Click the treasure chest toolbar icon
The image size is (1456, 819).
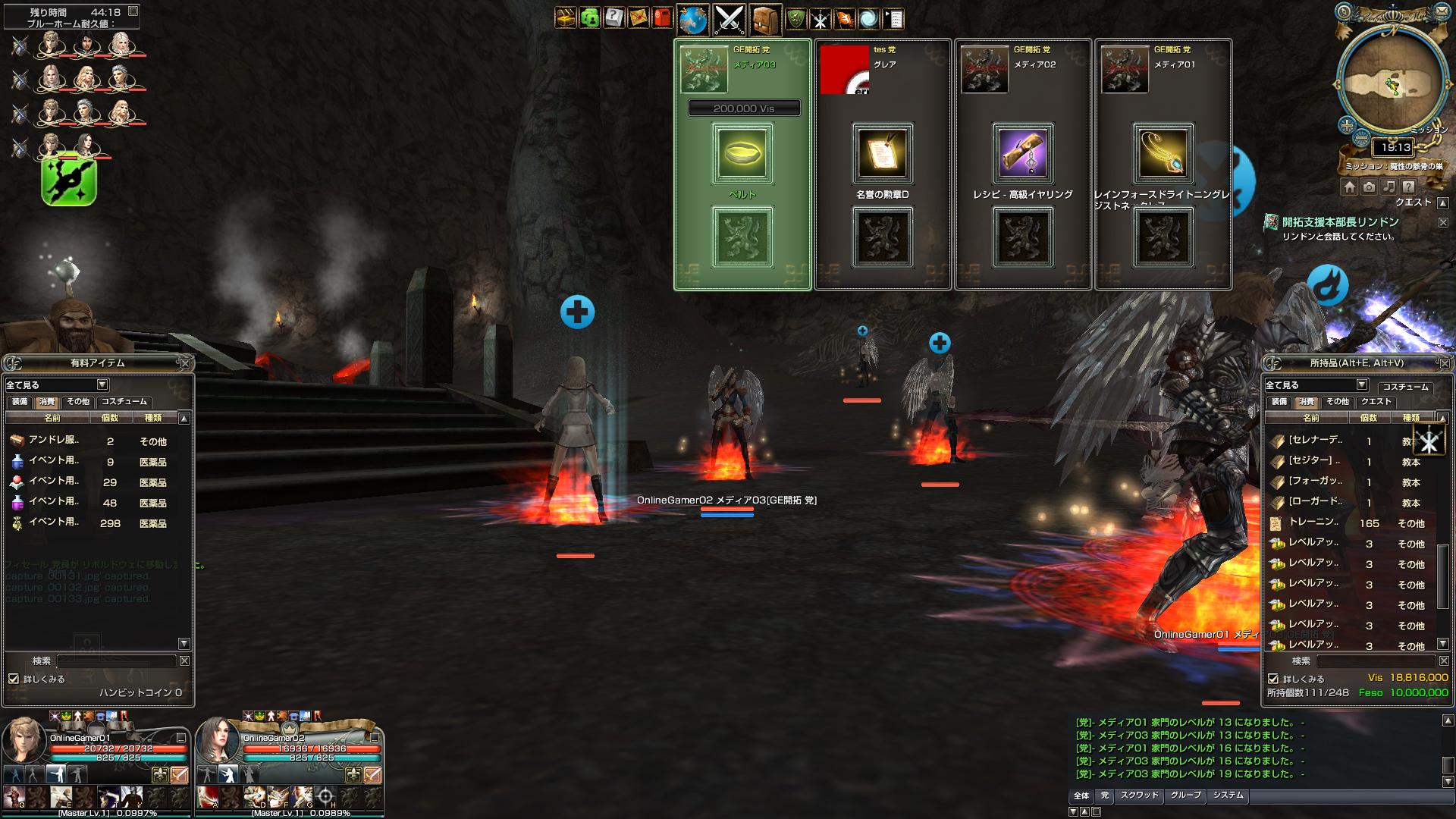(565, 18)
